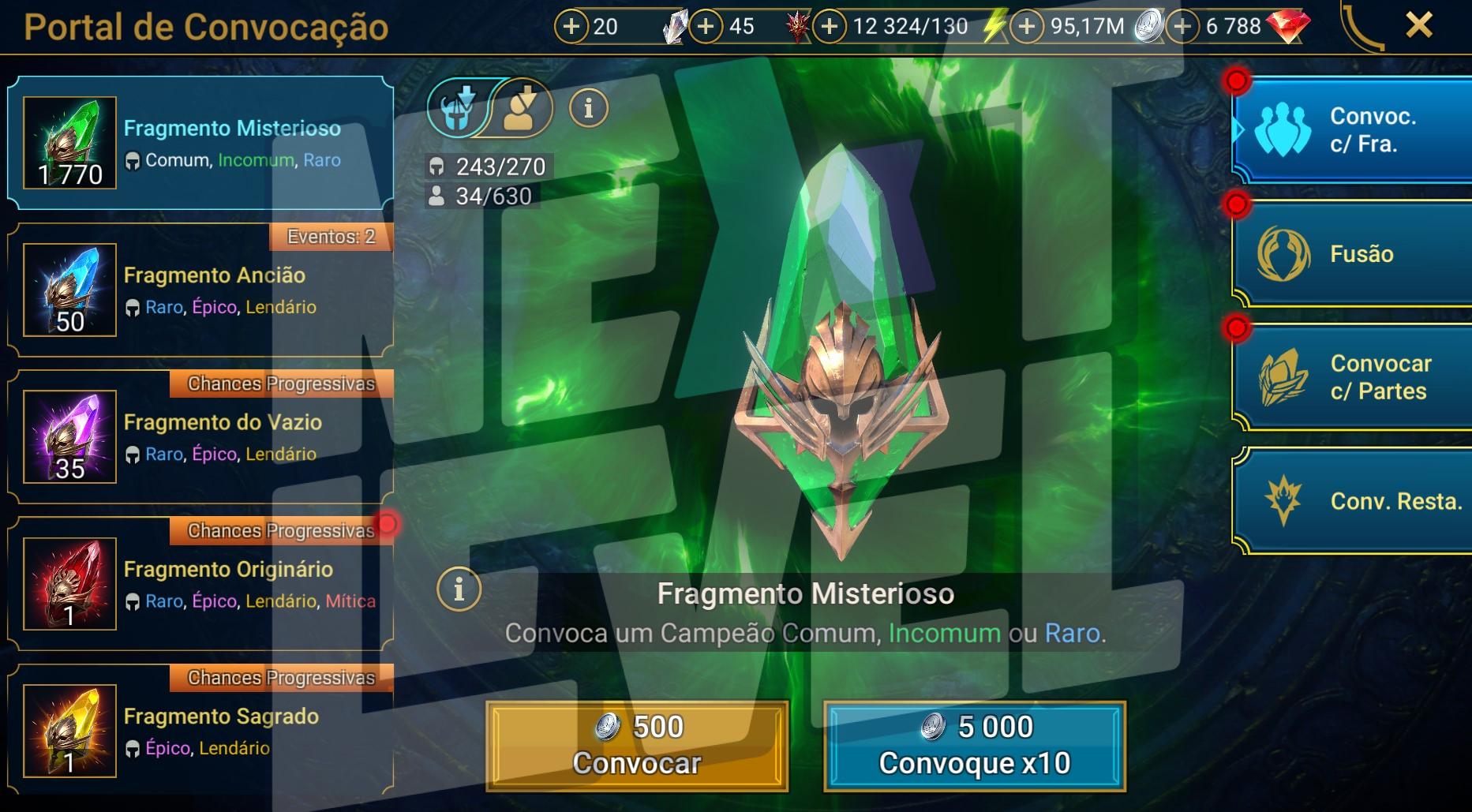Click the yellow Convocar 500 button
1472x812 pixels.
(637, 746)
